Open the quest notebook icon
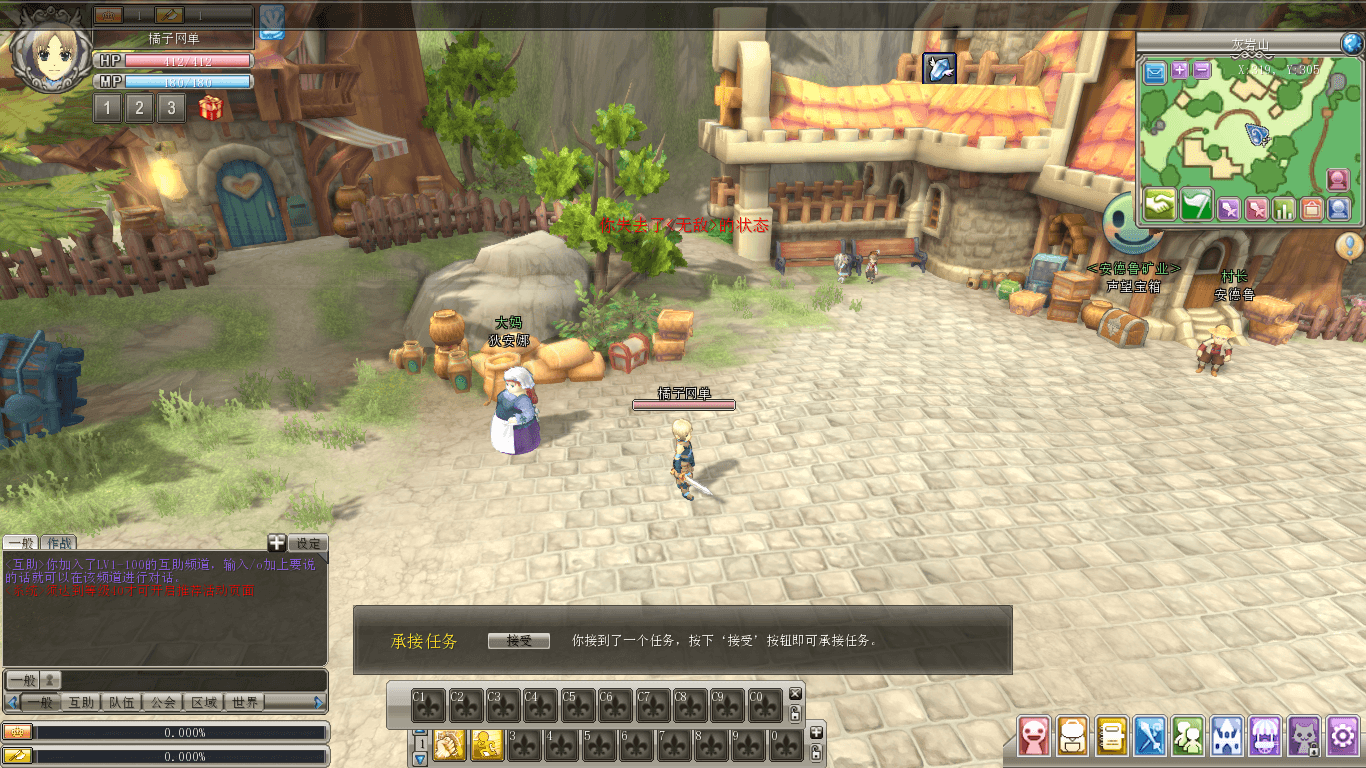This screenshot has height=768, width=1366. click(x=1112, y=737)
